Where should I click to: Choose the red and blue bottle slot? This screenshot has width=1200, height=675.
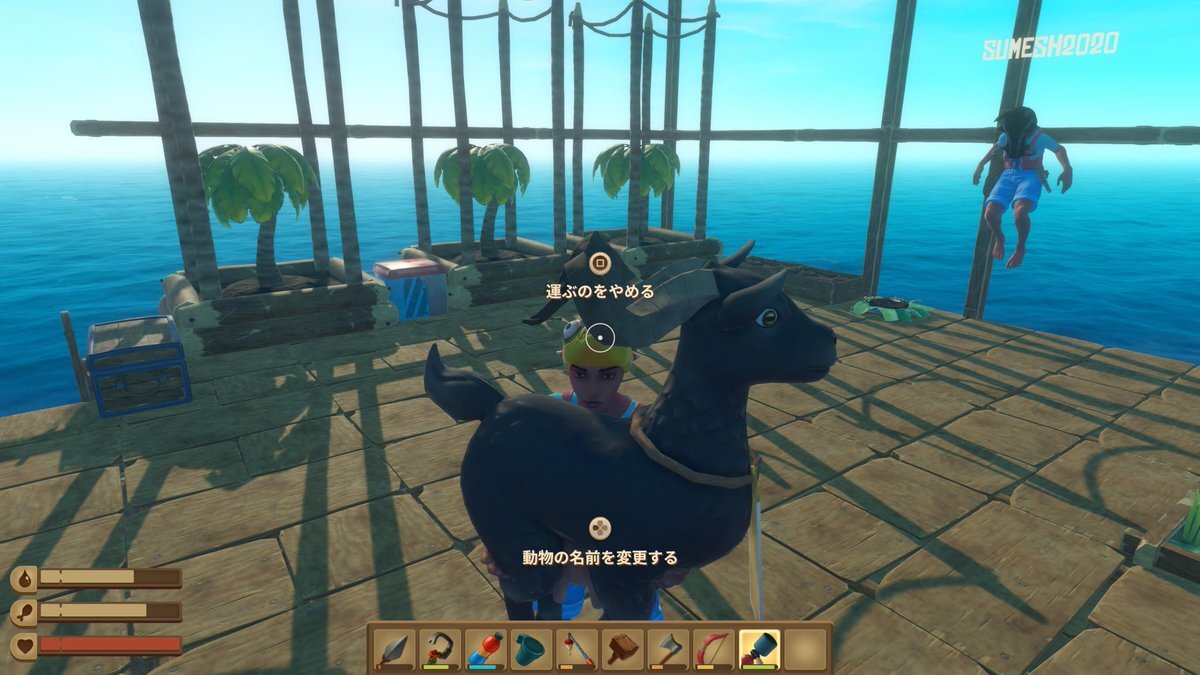pos(485,649)
